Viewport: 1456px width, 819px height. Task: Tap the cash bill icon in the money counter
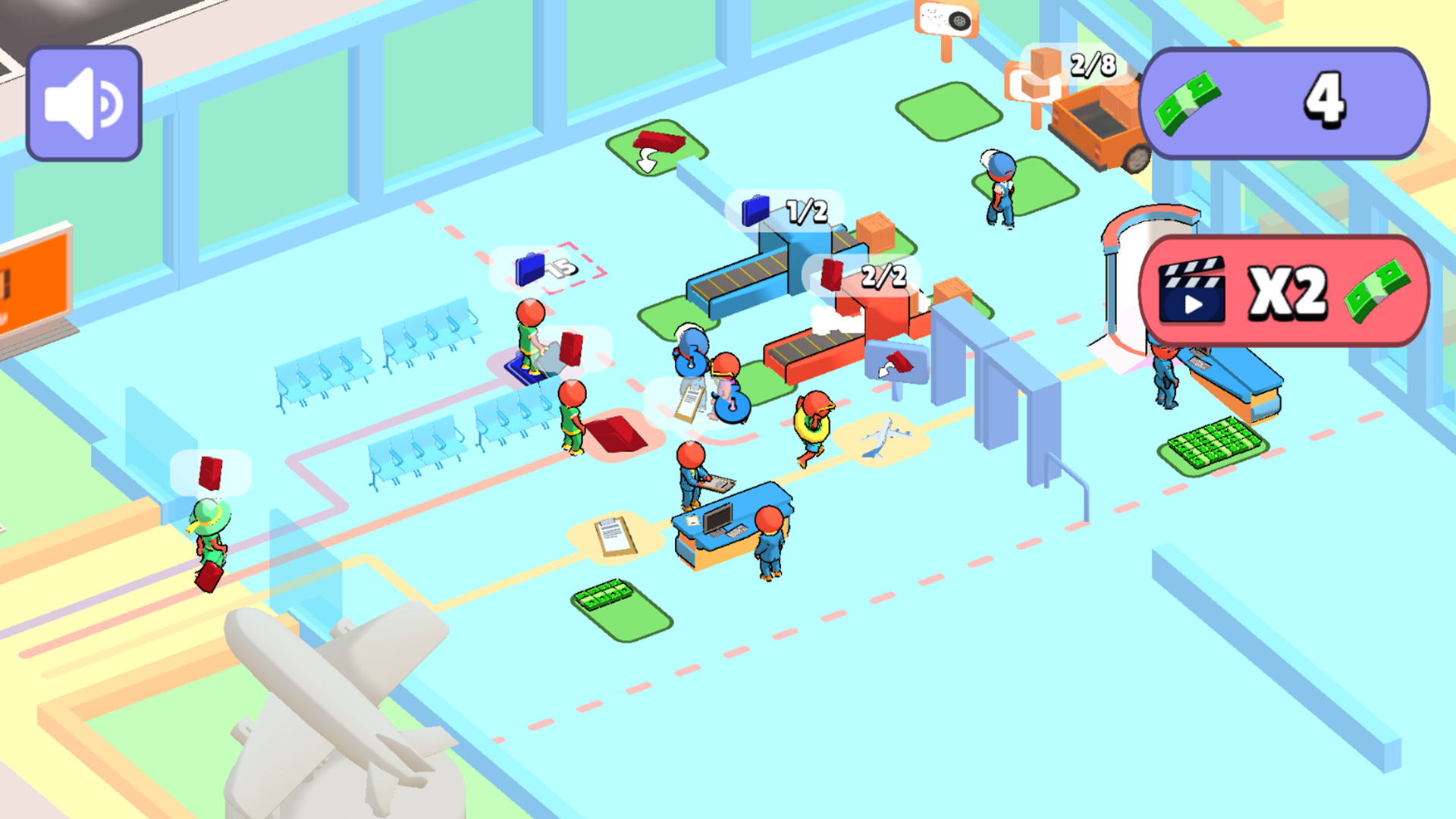(1187, 104)
